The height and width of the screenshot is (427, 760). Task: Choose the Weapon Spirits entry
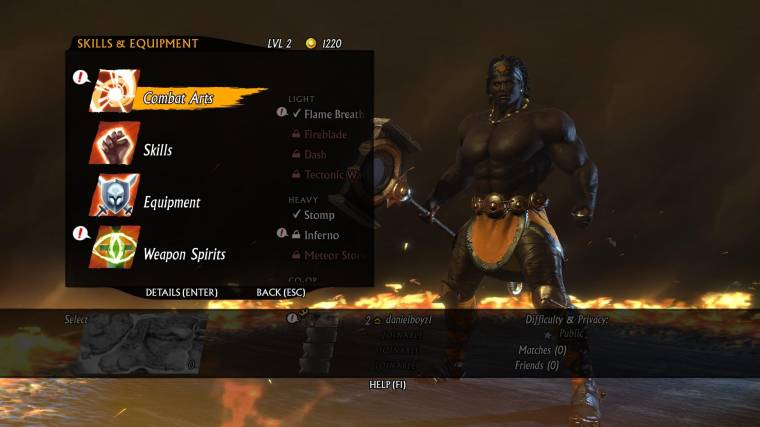click(x=183, y=254)
